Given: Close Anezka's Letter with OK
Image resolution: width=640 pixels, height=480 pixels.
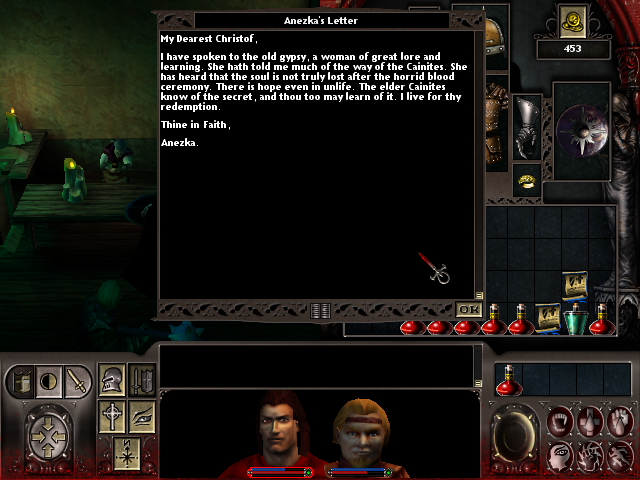Looking at the screenshot, I should click(467, 310).
